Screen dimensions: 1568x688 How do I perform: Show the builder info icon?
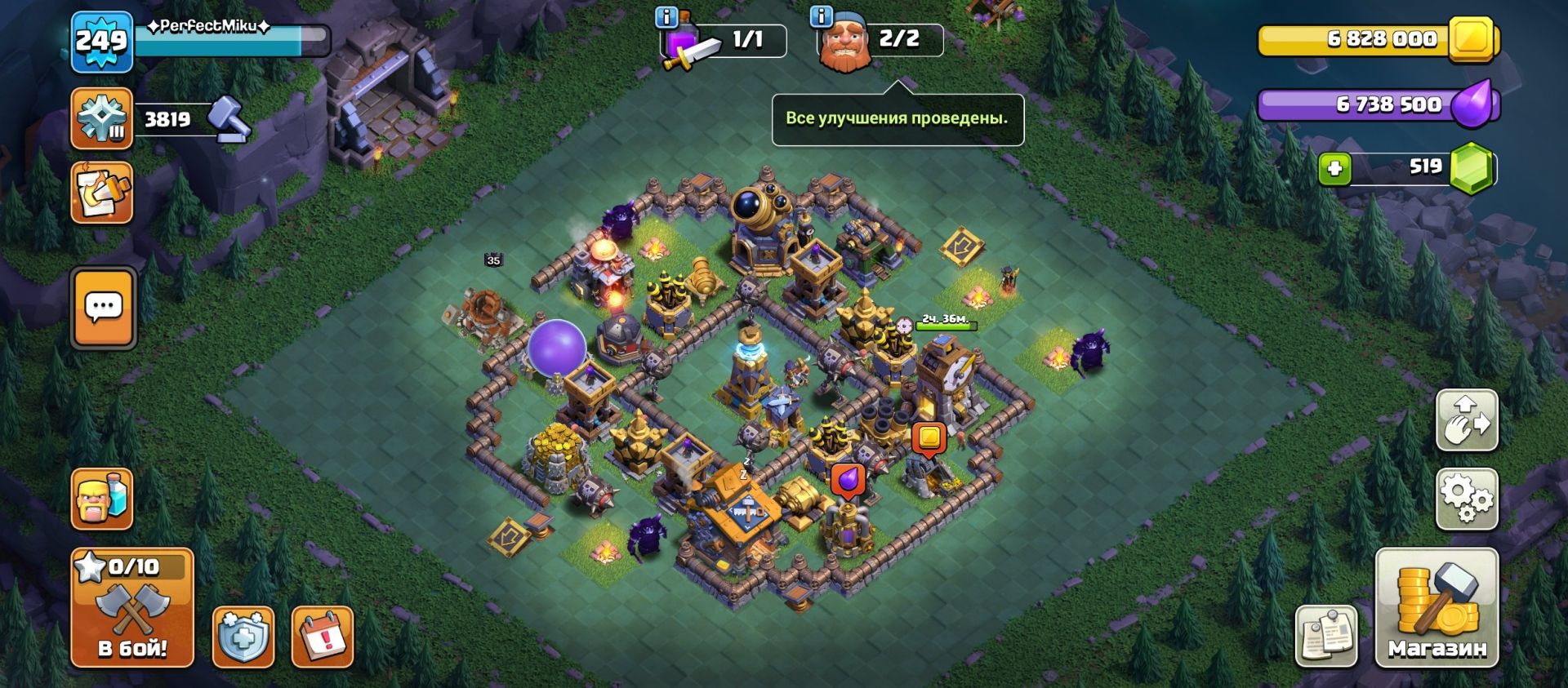tap(821, 16)
